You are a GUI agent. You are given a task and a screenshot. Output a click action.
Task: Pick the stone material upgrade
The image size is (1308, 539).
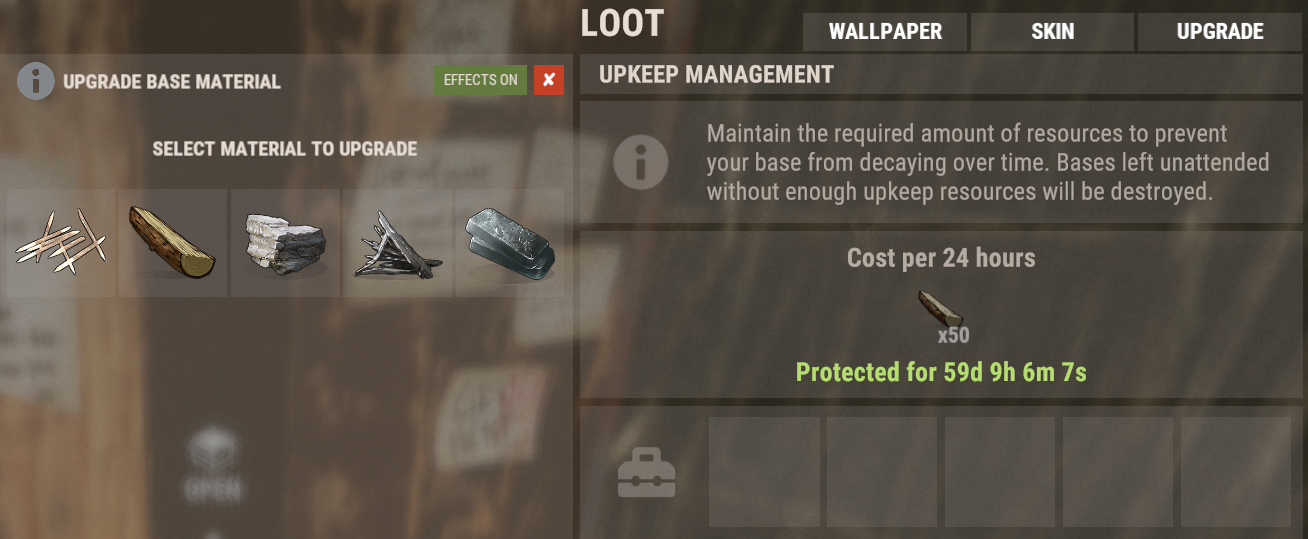285,244
